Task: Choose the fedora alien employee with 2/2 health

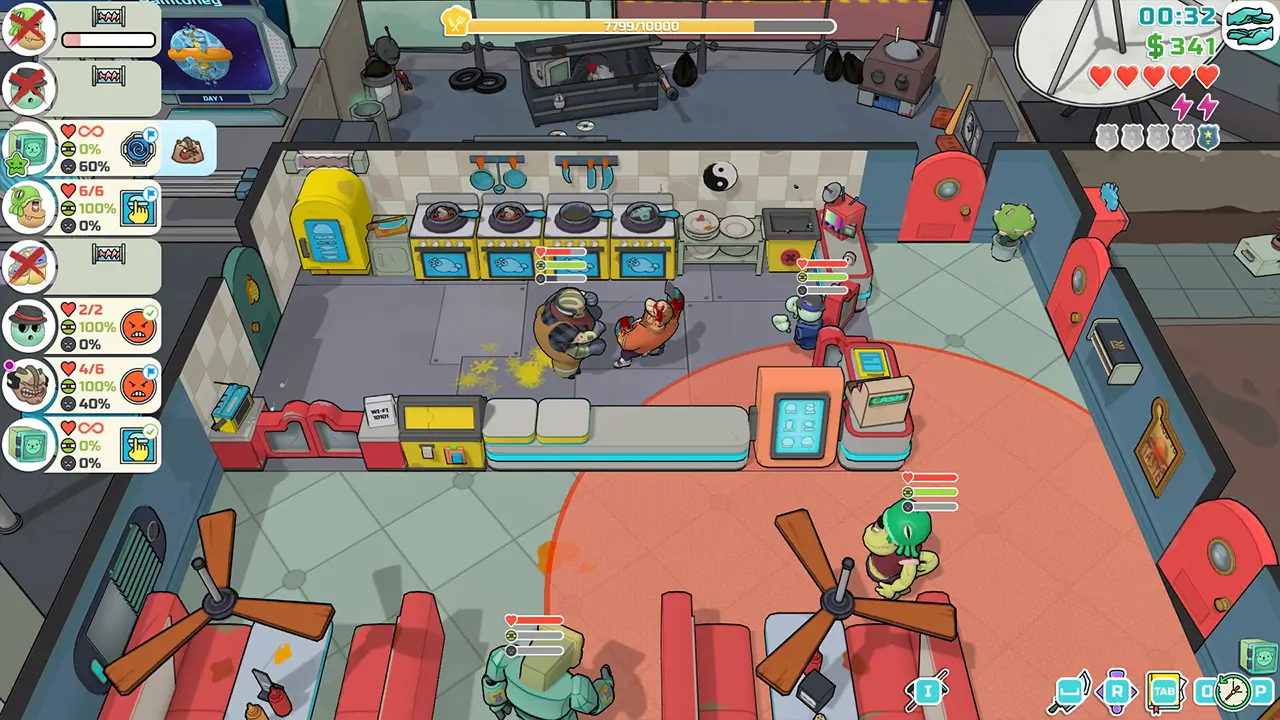Action: (29, 325)
